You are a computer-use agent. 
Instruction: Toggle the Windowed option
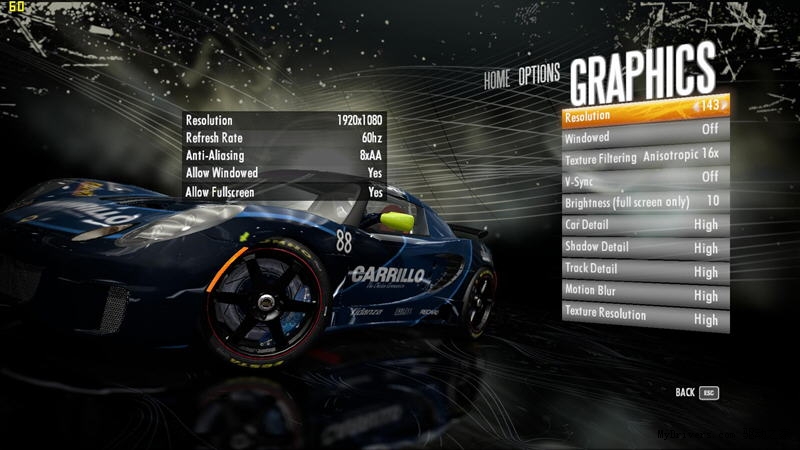pos(645,134)
